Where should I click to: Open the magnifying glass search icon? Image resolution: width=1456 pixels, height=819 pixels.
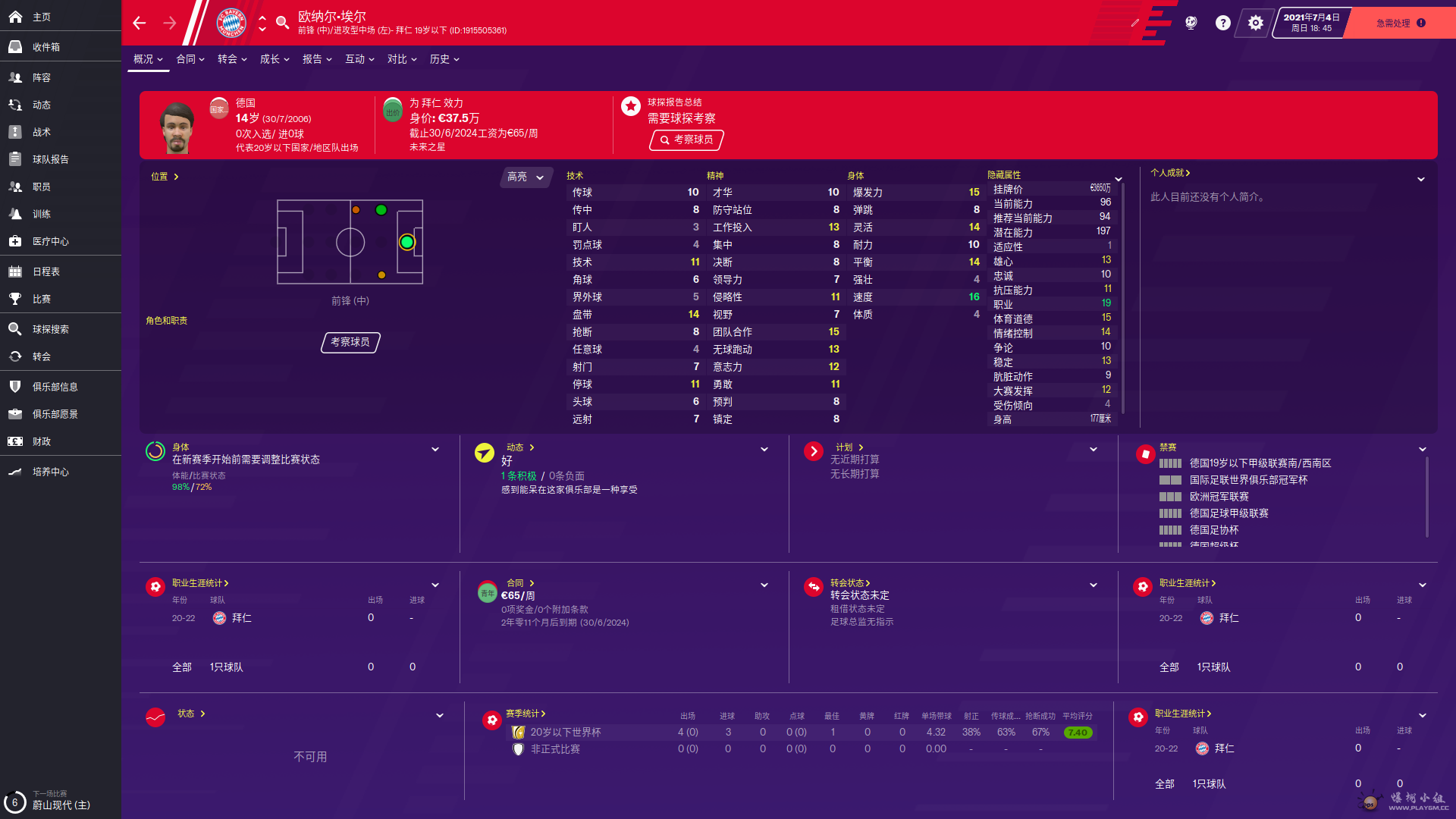(282, 23)
